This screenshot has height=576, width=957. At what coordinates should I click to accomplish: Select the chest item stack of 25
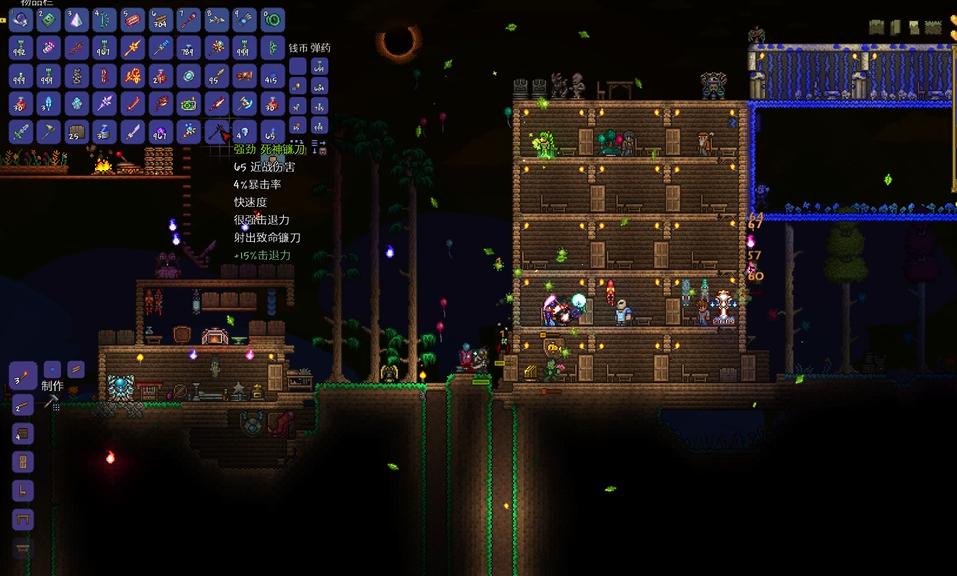tap(77, 131)
